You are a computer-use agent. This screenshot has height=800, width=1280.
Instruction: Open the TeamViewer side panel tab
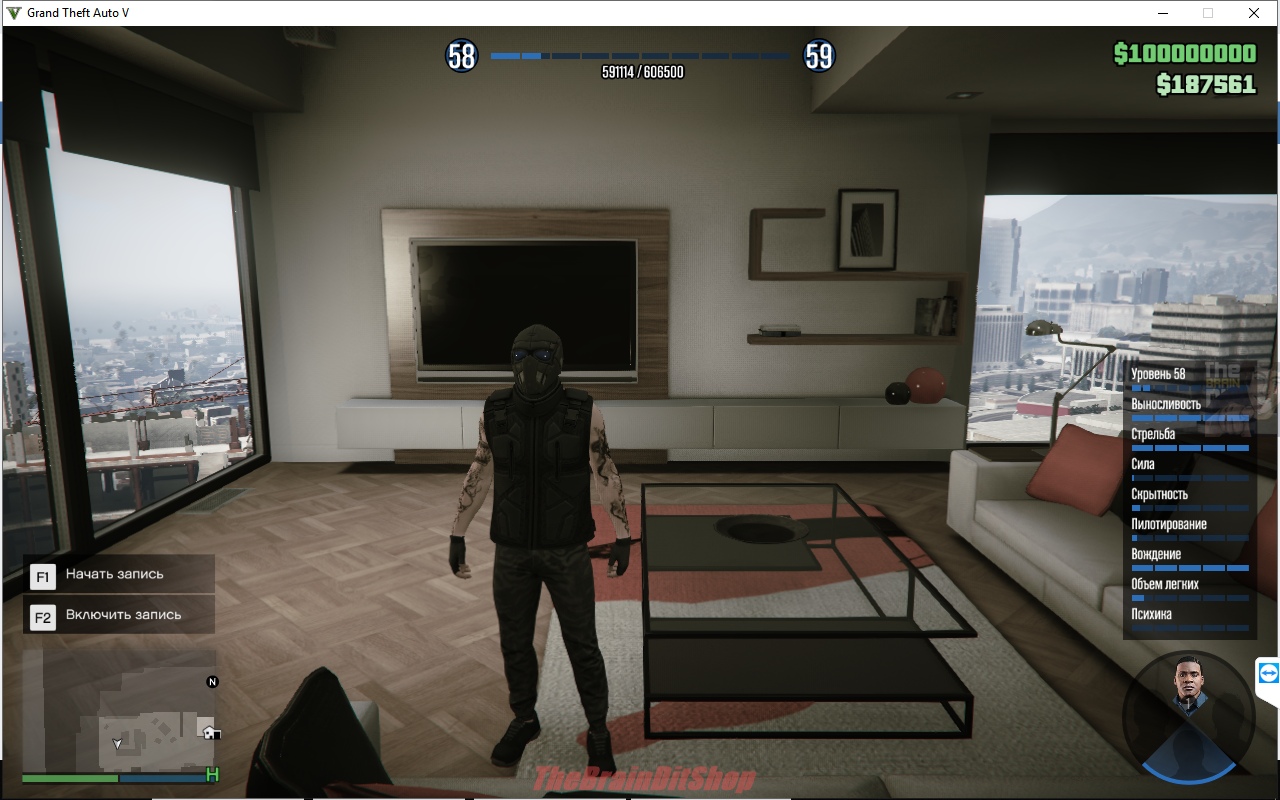[1268, 673]
